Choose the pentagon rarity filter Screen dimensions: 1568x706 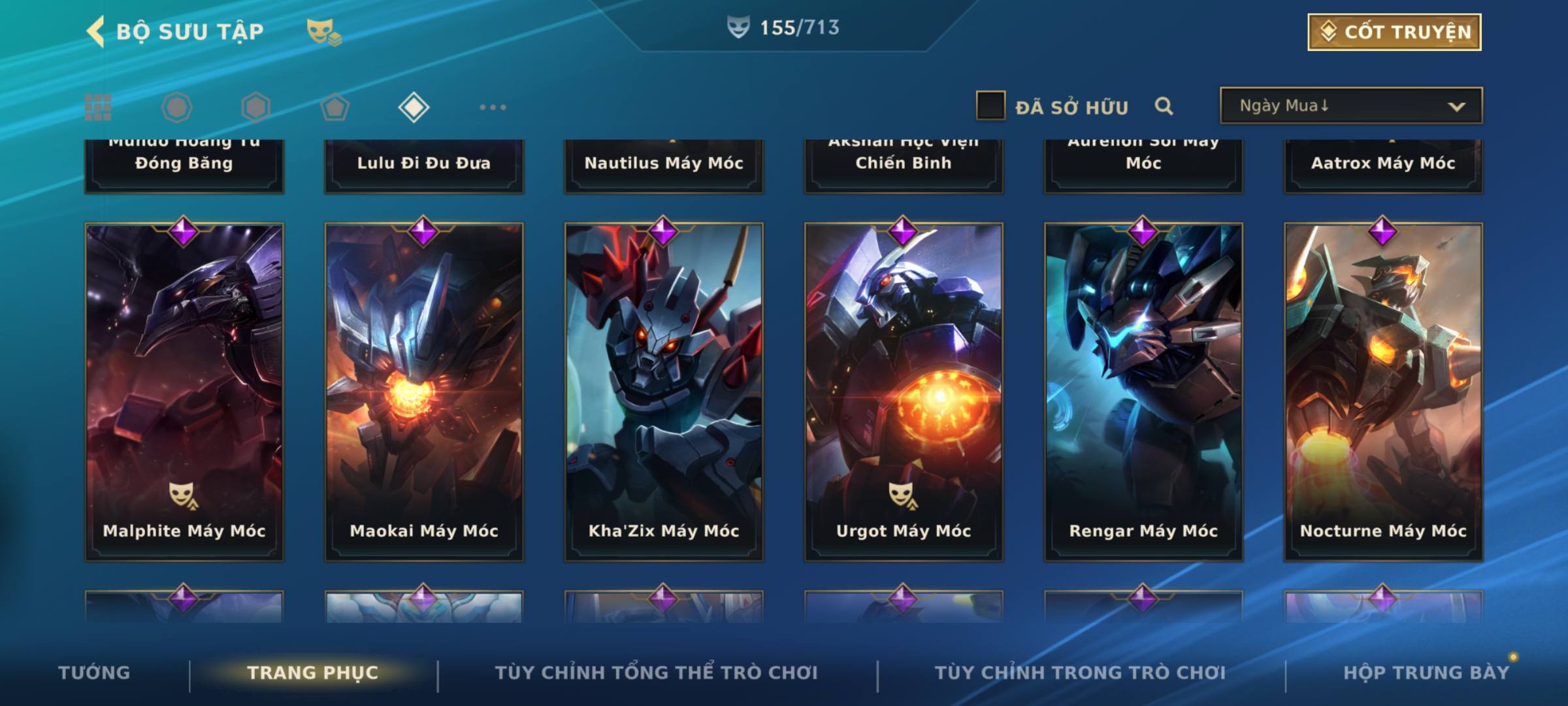click(x=335, y=107)
